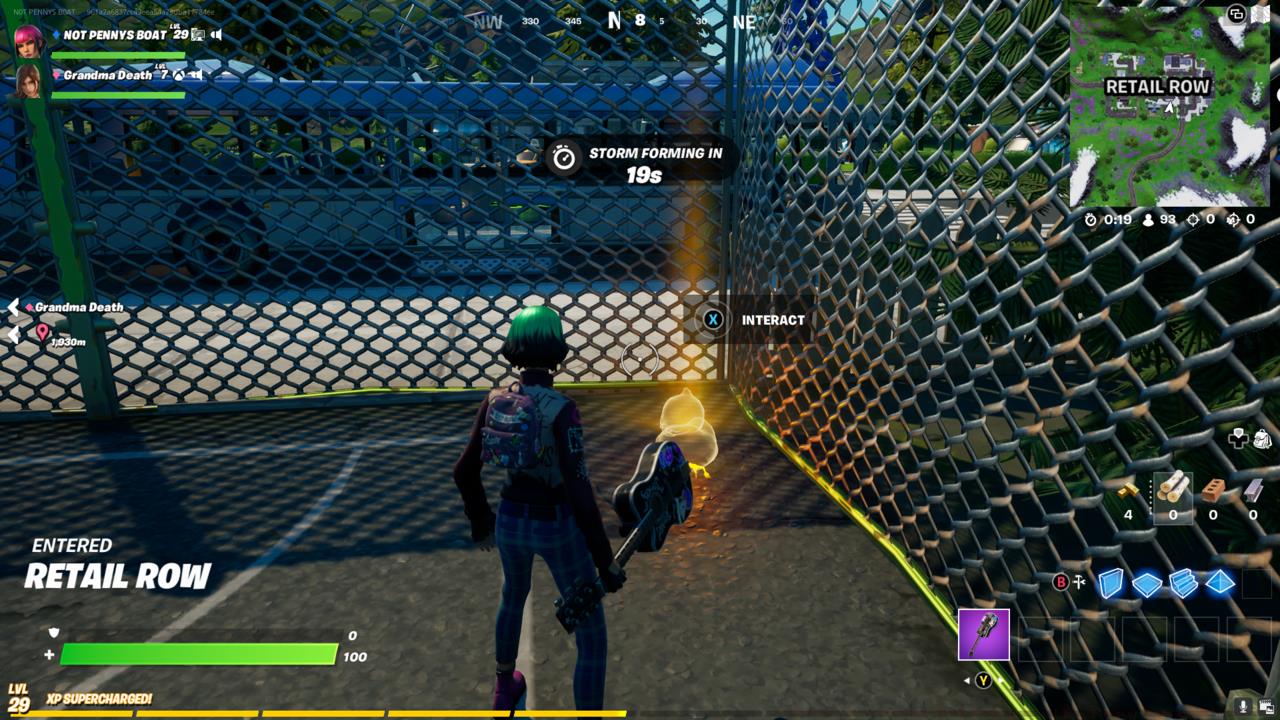Image resolution: width=1280 pixels, height=720 pixels.
Task: Choose the wall building piece
Action: tap(1111, 583)
